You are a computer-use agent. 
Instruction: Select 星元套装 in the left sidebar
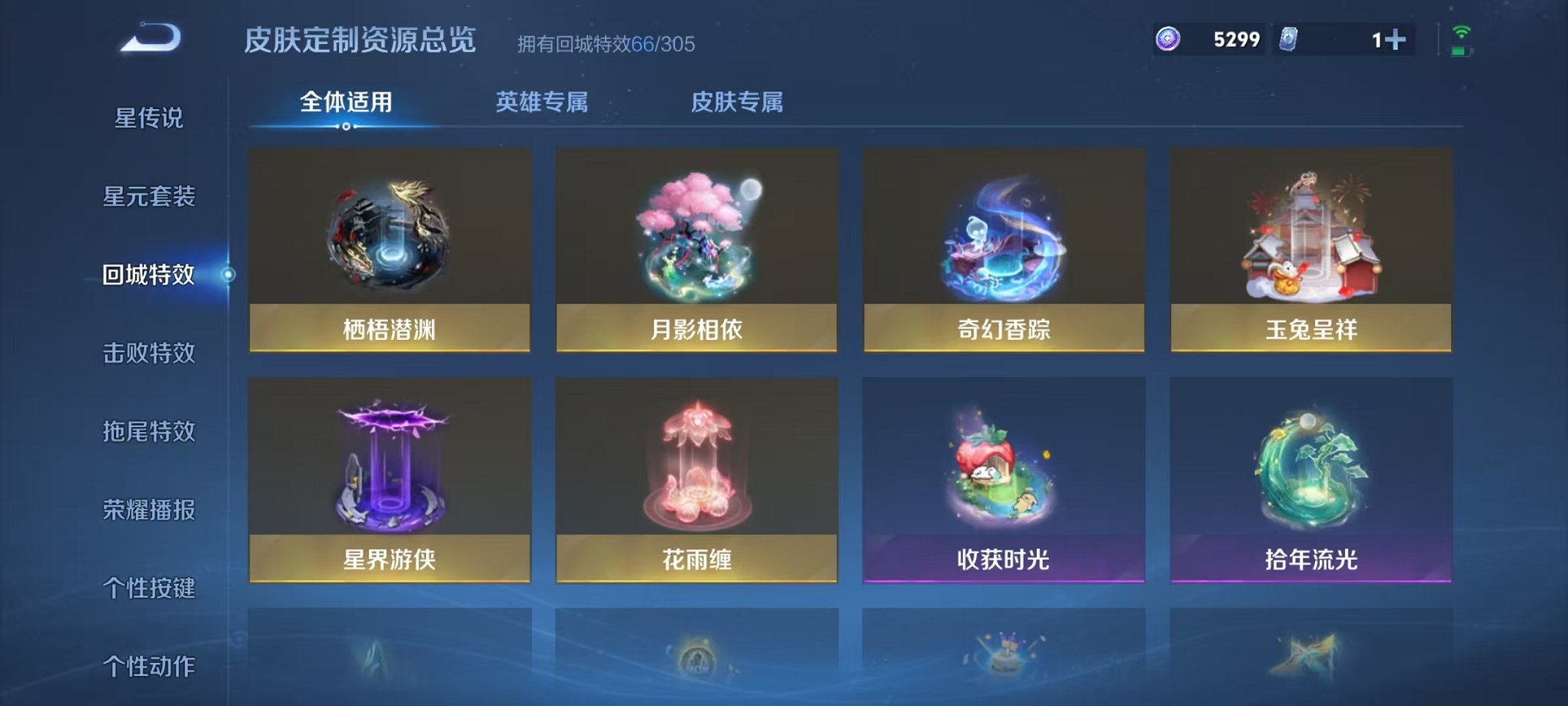point(151,198)
